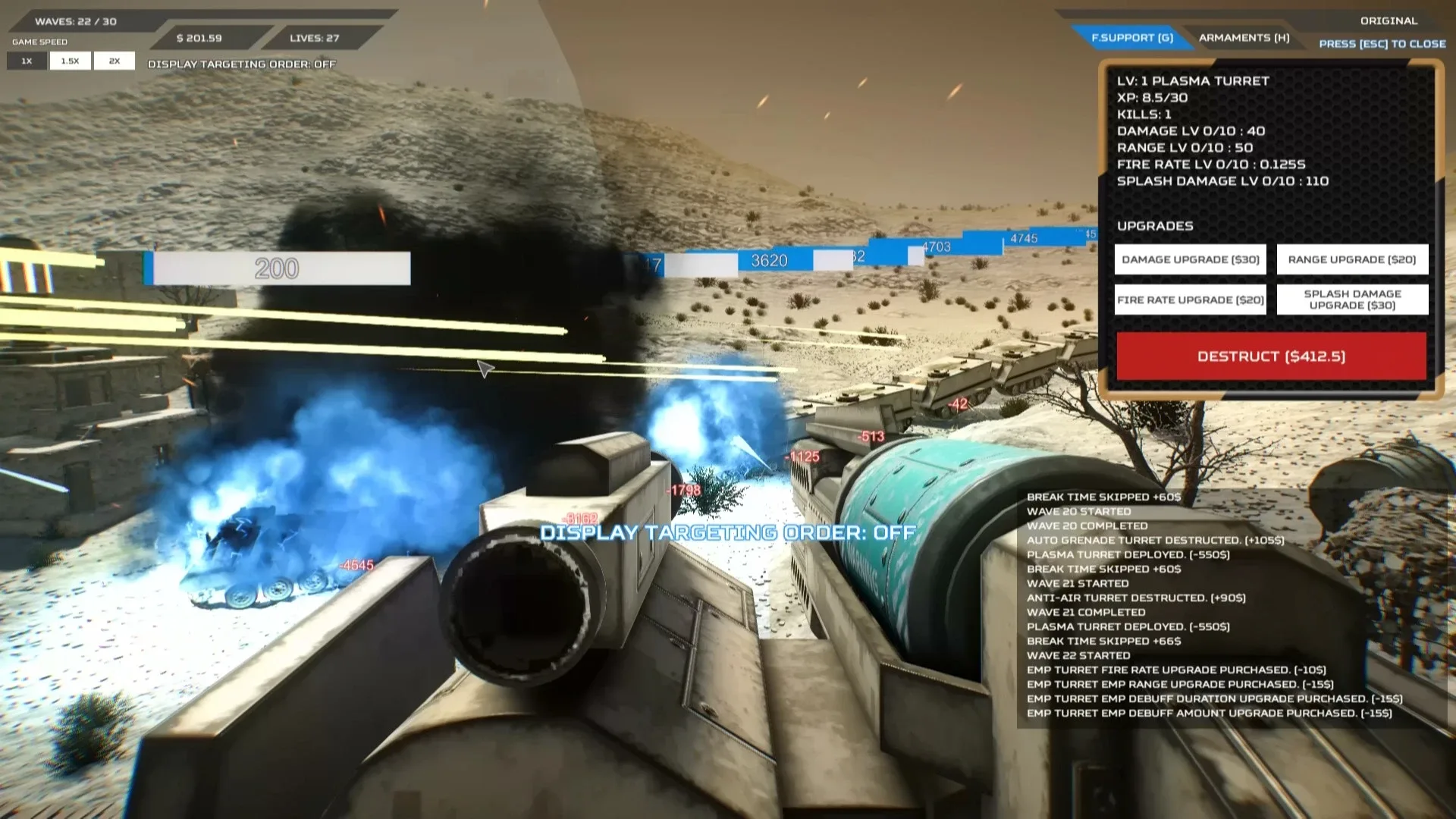Click the health bar labeled 3620
The width and height of the screenshot is (1456, 819).
[x=767, y=261]
